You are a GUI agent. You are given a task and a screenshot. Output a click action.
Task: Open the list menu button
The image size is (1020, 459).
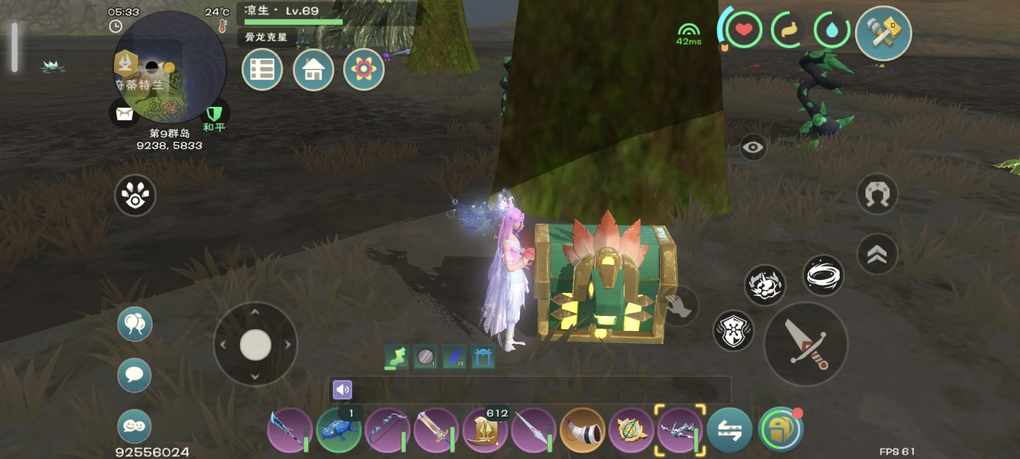click(262, 70)
